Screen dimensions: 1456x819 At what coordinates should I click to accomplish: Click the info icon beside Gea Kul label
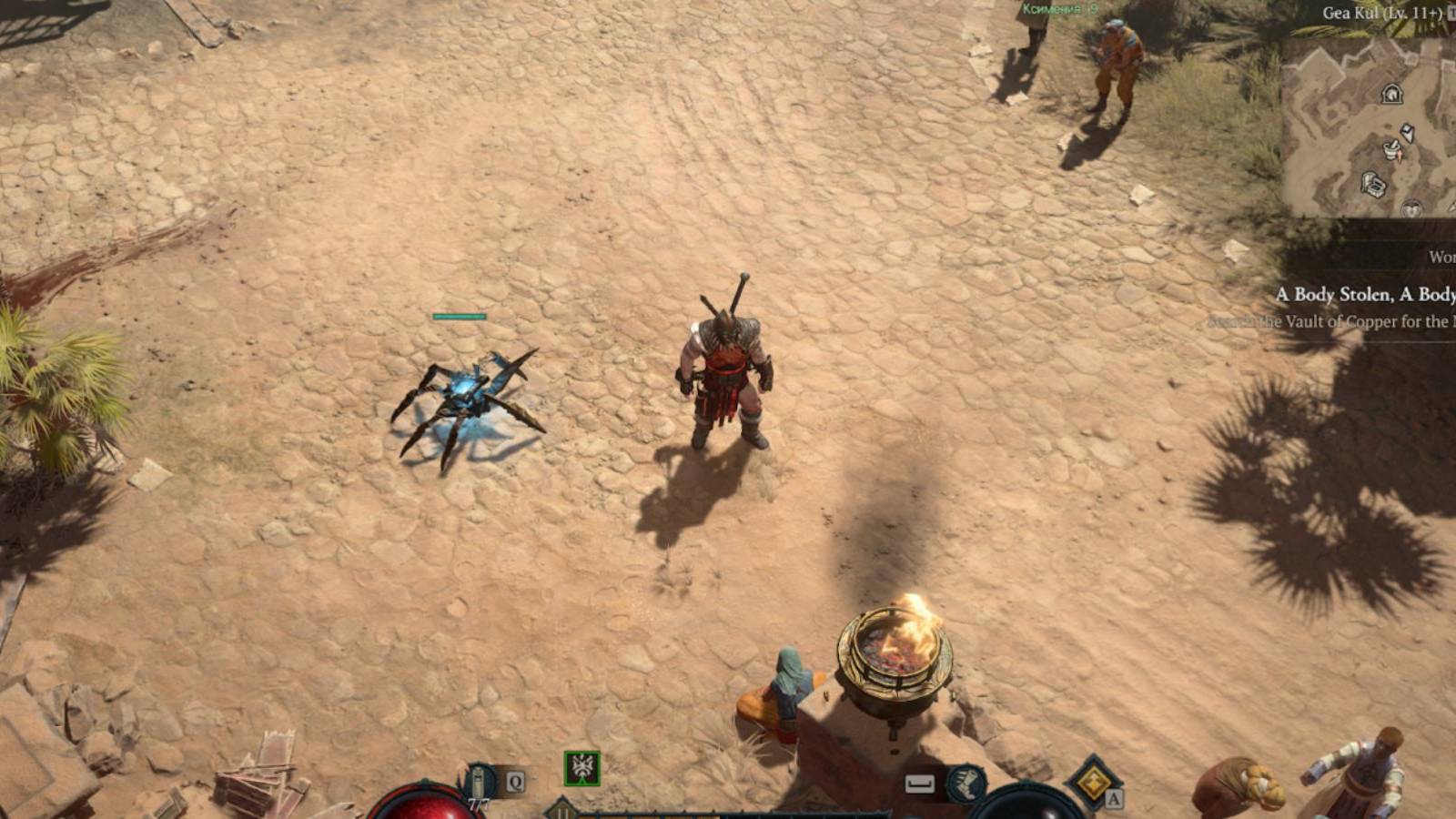pyautogui.click(x=1451, y=13)
